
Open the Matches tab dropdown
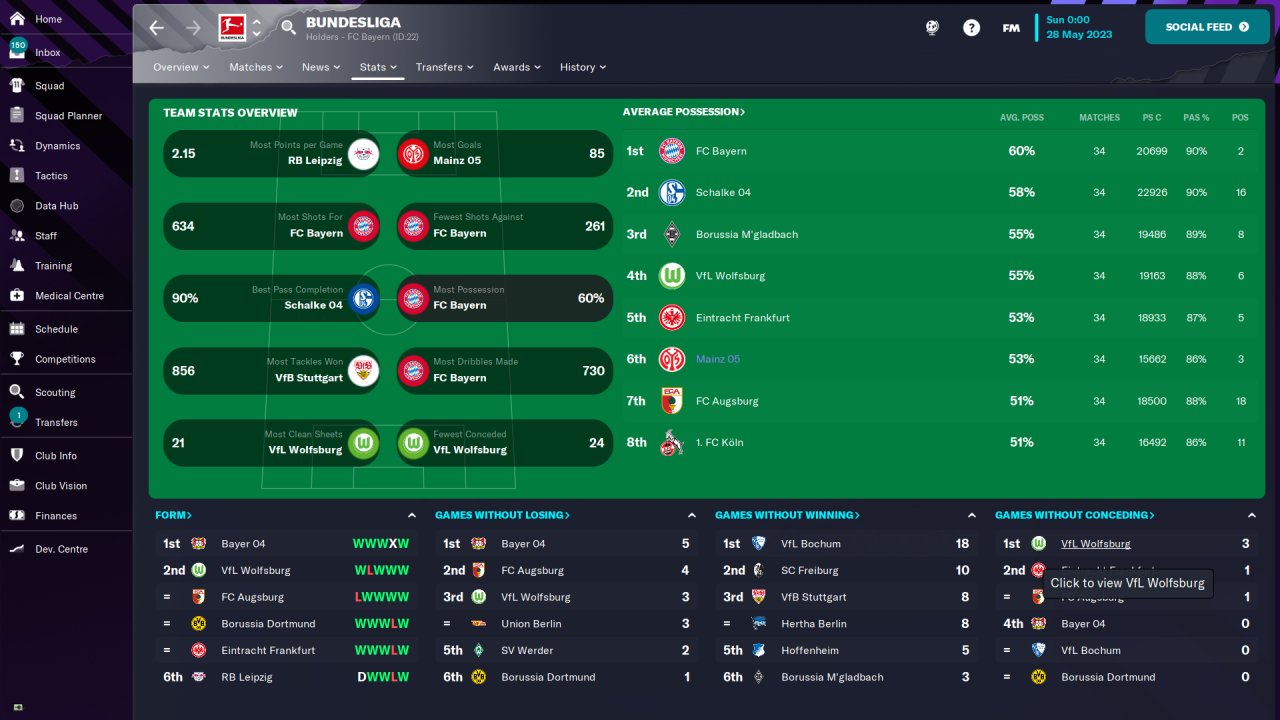(x=255, y=67)
